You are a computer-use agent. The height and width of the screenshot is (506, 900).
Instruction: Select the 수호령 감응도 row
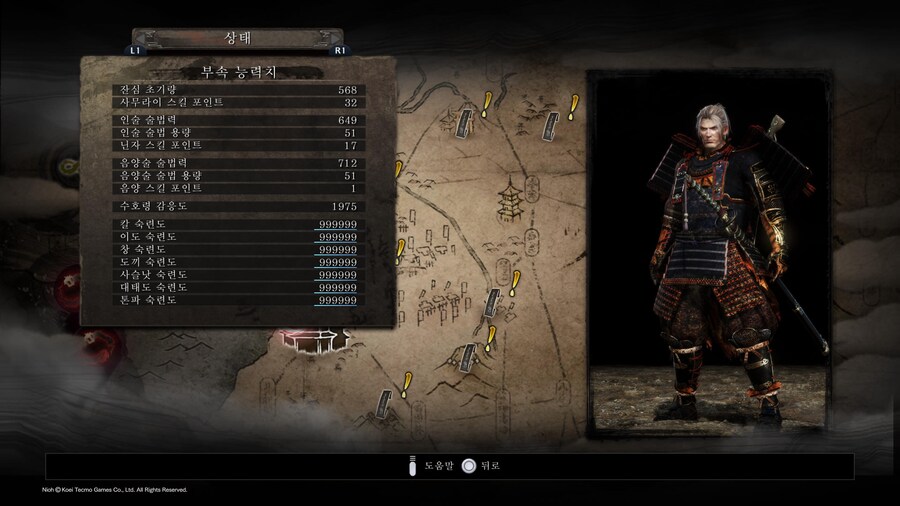(238, 206)
